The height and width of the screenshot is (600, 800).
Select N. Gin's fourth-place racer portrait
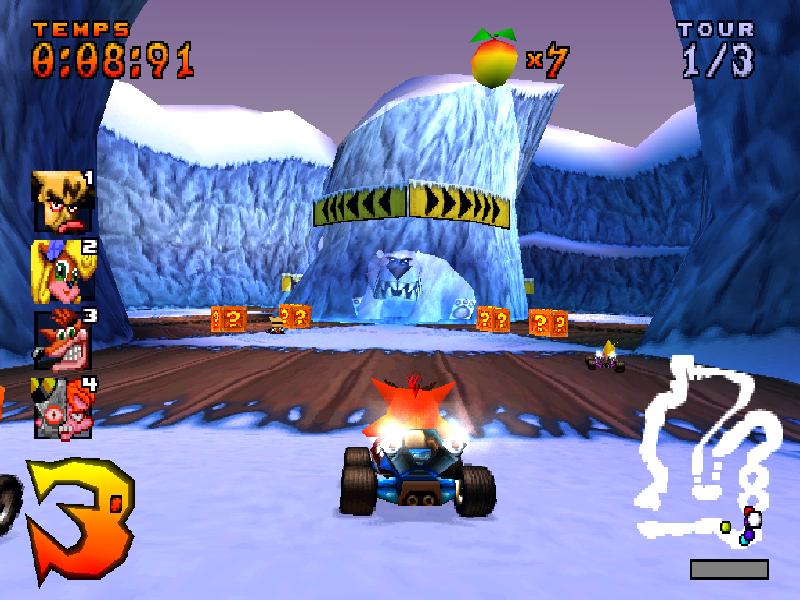click(60, 406)
